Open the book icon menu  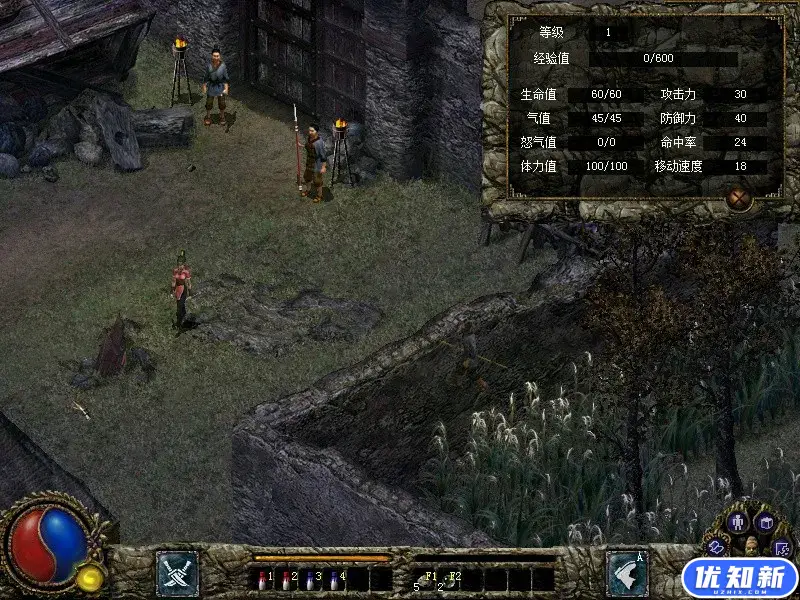click(765, 521)
